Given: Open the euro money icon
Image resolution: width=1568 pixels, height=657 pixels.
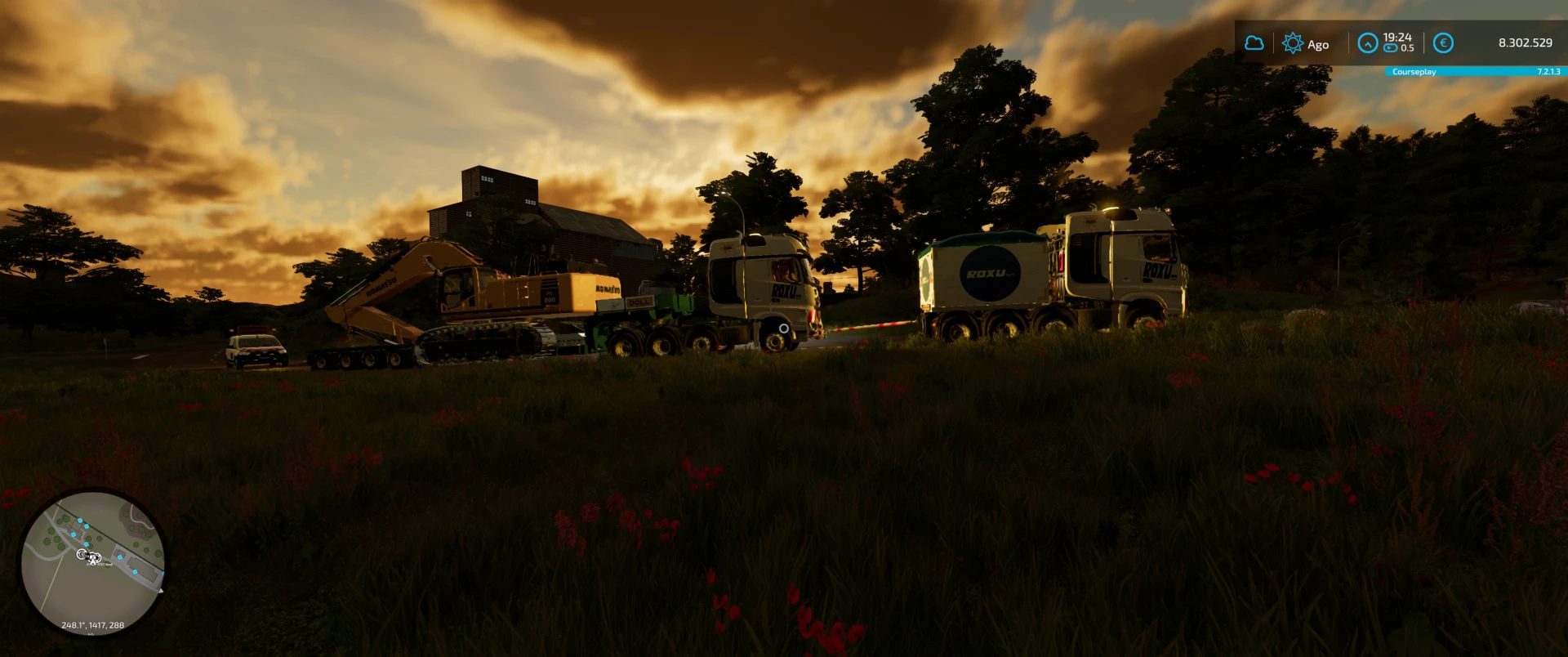Looking at the screenshot, I should [1443, 43].
